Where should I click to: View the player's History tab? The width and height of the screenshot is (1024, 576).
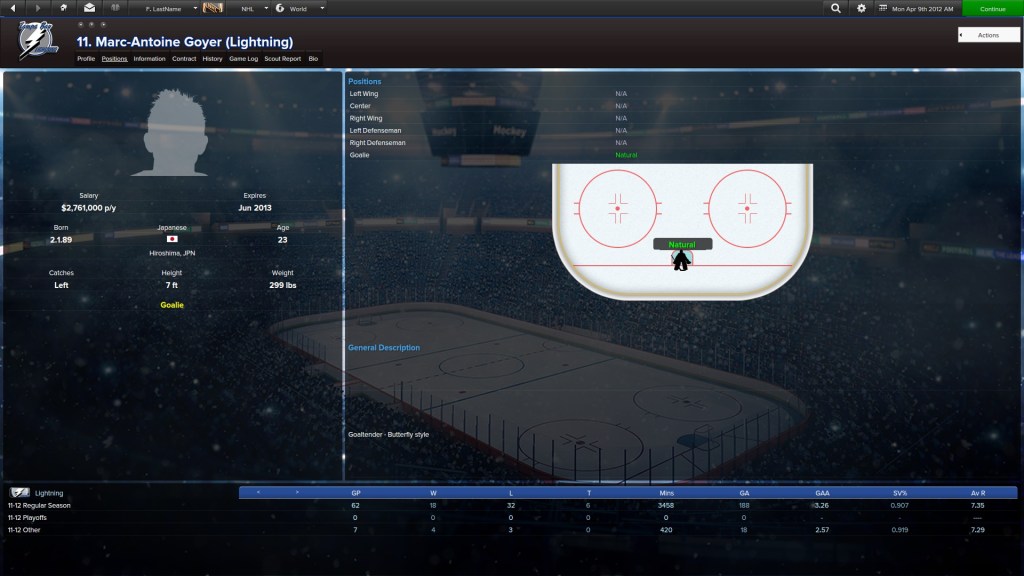point(212,59)
